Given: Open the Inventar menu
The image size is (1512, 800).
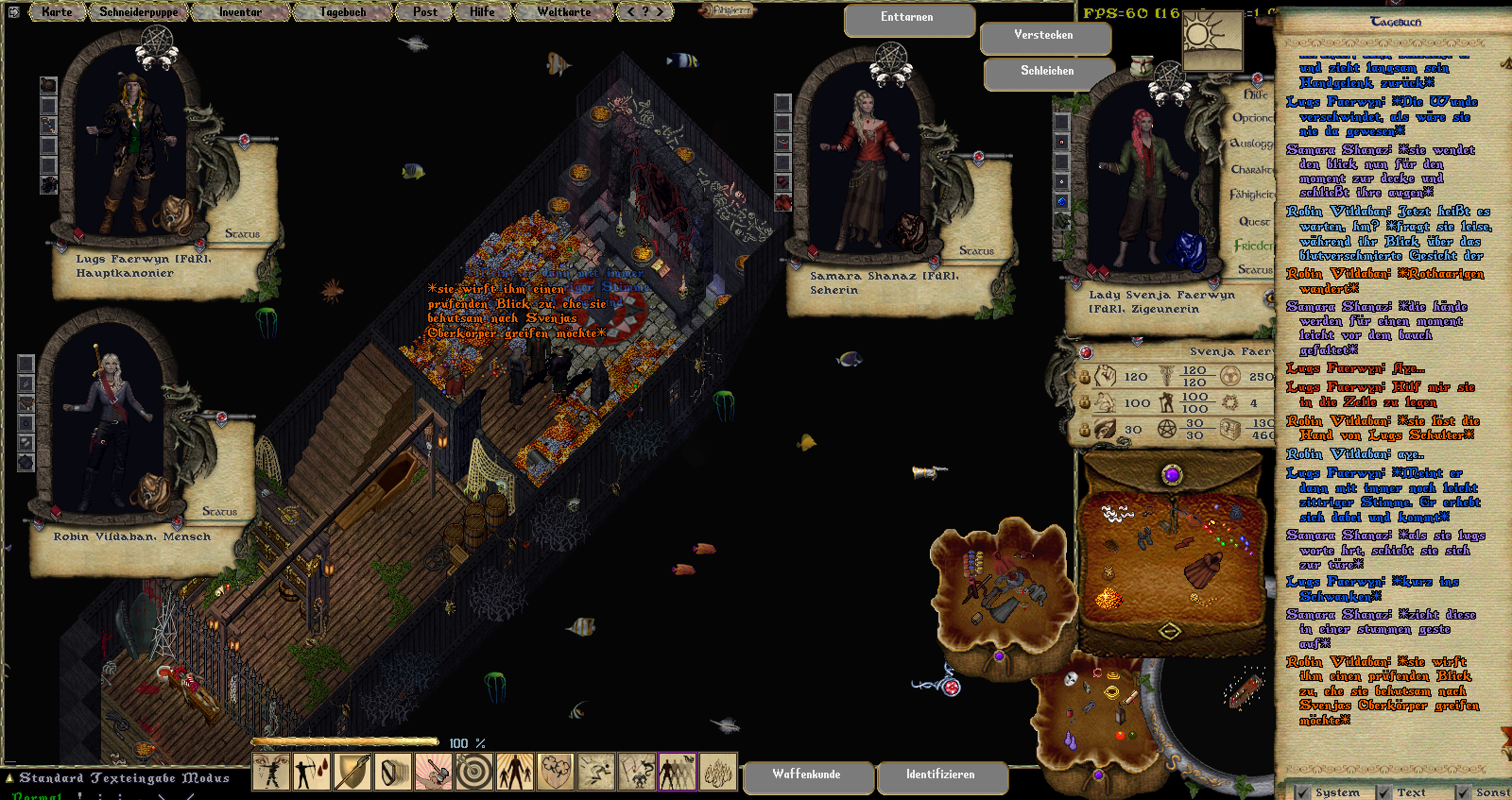Looking at the screenshot, I should pyautogui.click(x=240, y=12).
